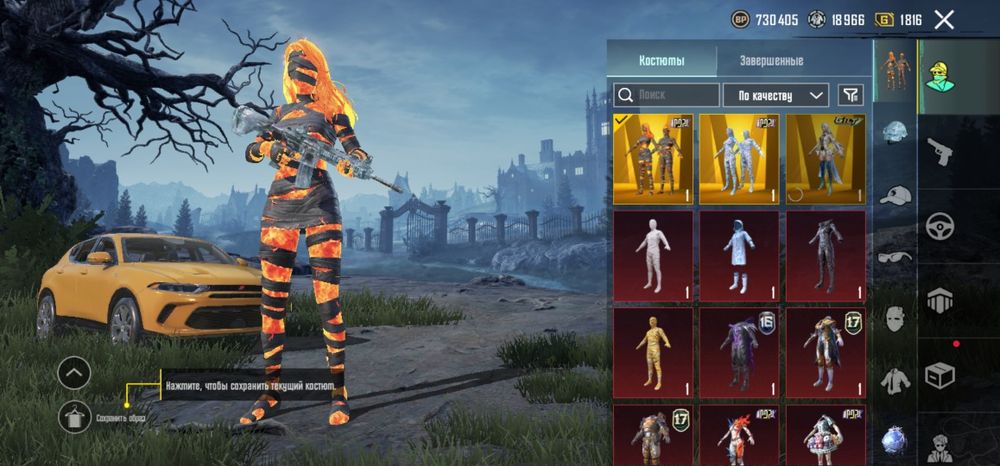Image resolution: width=1000 pixels, height=466 pixels.
Task: Click the Поиск search field
Action: [x=666, y=95]
